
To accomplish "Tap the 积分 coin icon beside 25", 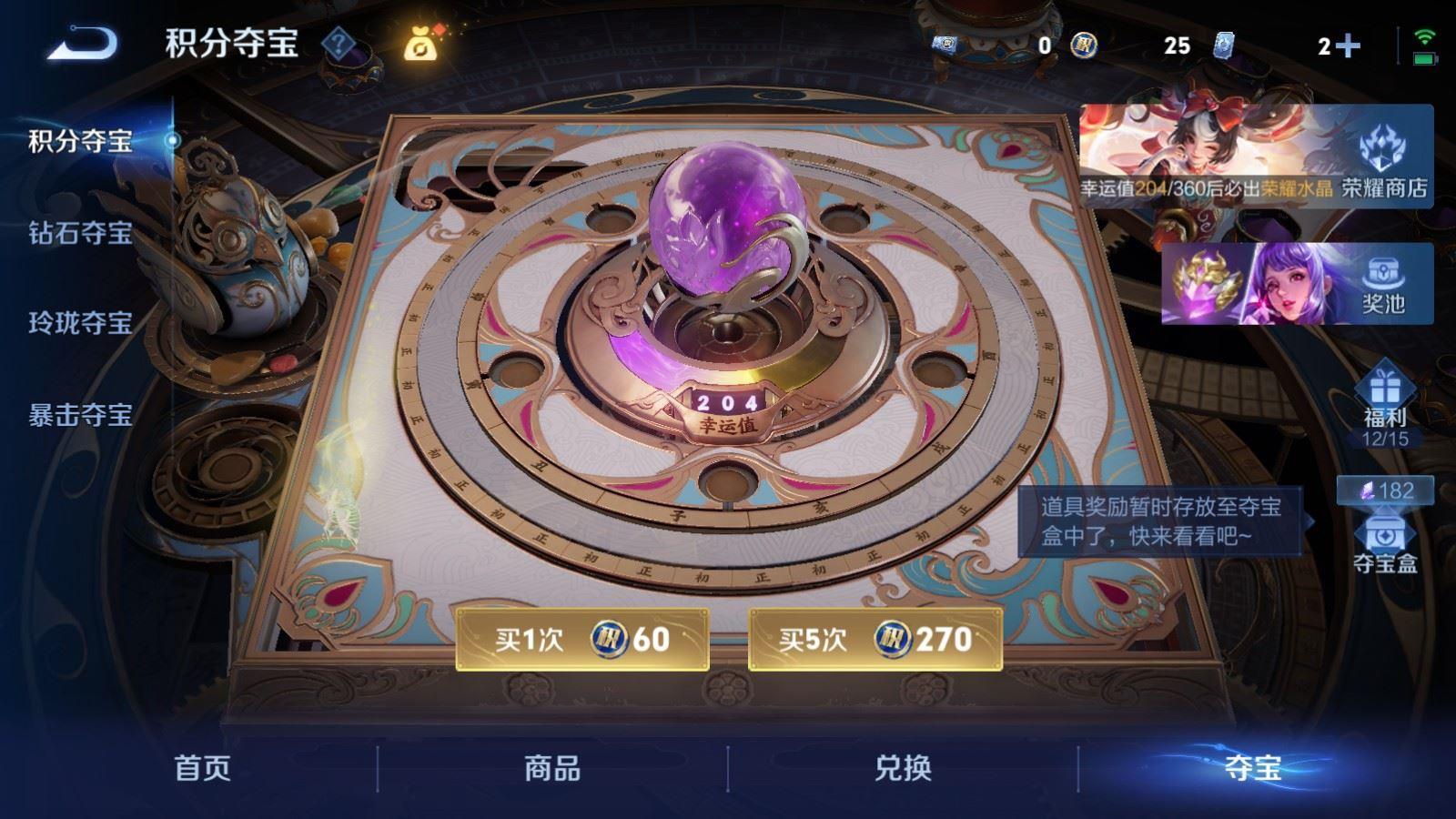I will pos(1085,44).
